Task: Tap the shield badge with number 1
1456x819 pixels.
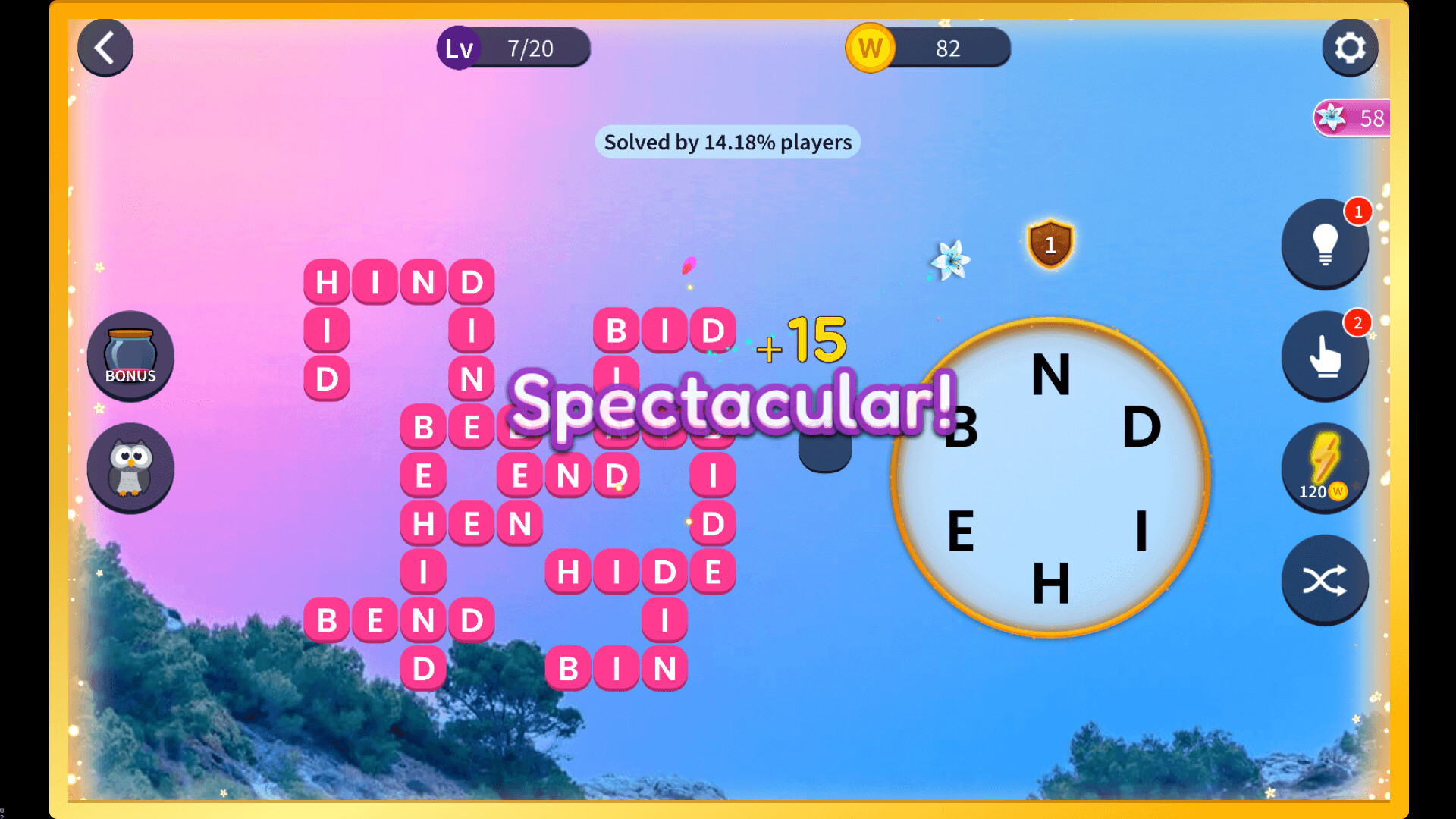Action: [1051, 245]
